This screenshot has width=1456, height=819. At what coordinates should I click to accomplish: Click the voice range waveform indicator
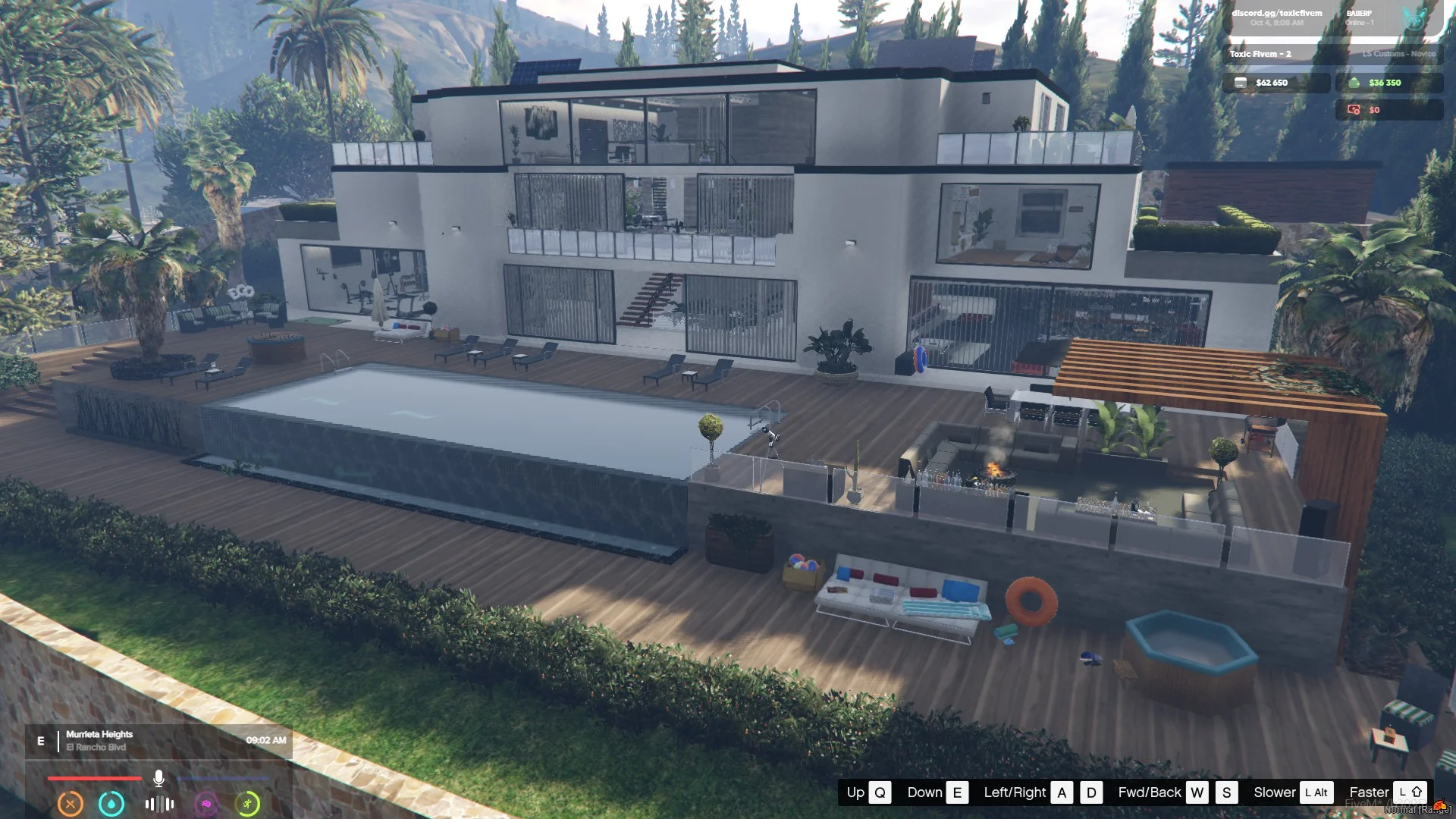(159, 803)
